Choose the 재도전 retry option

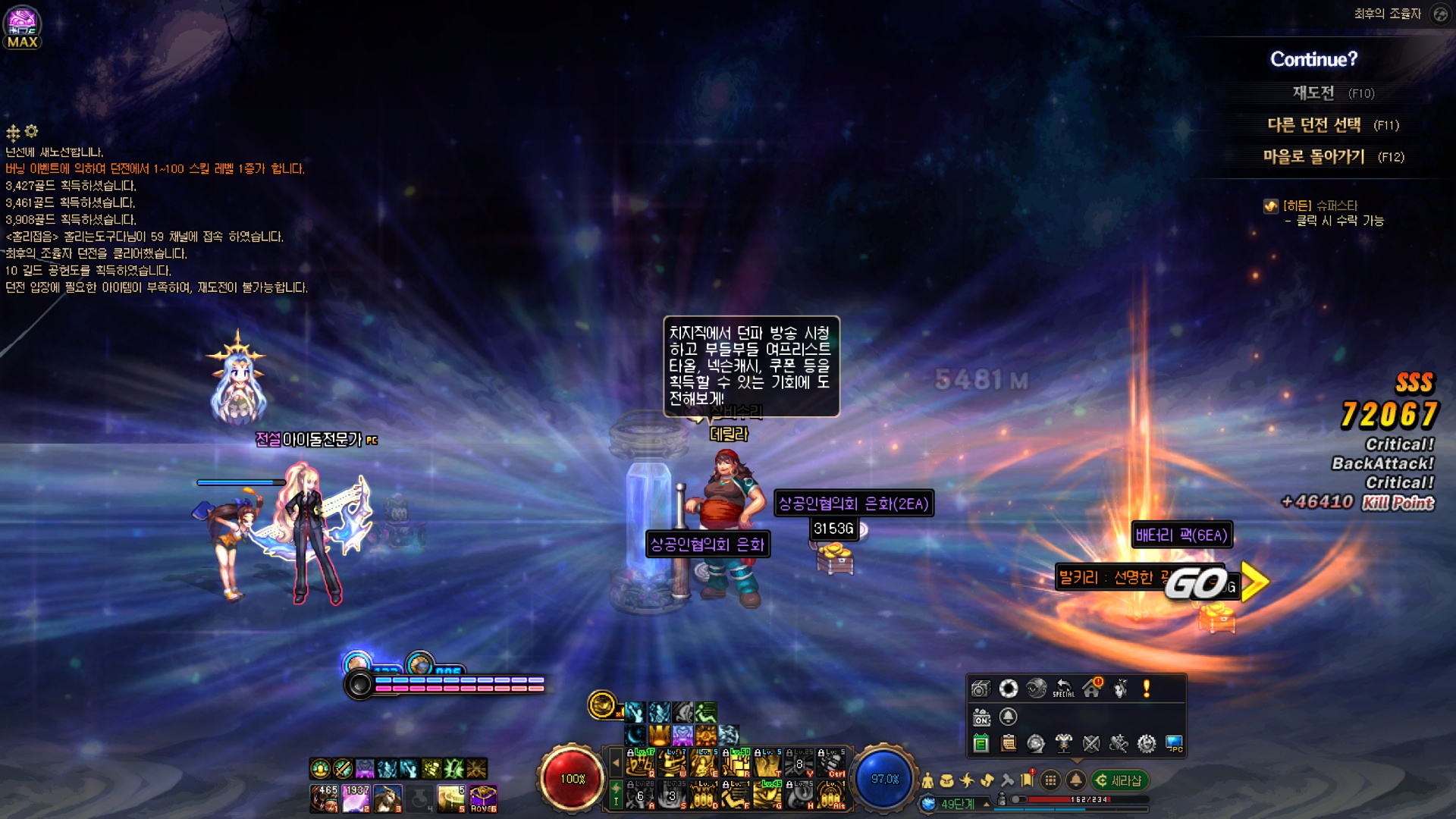pos(1313,93)
